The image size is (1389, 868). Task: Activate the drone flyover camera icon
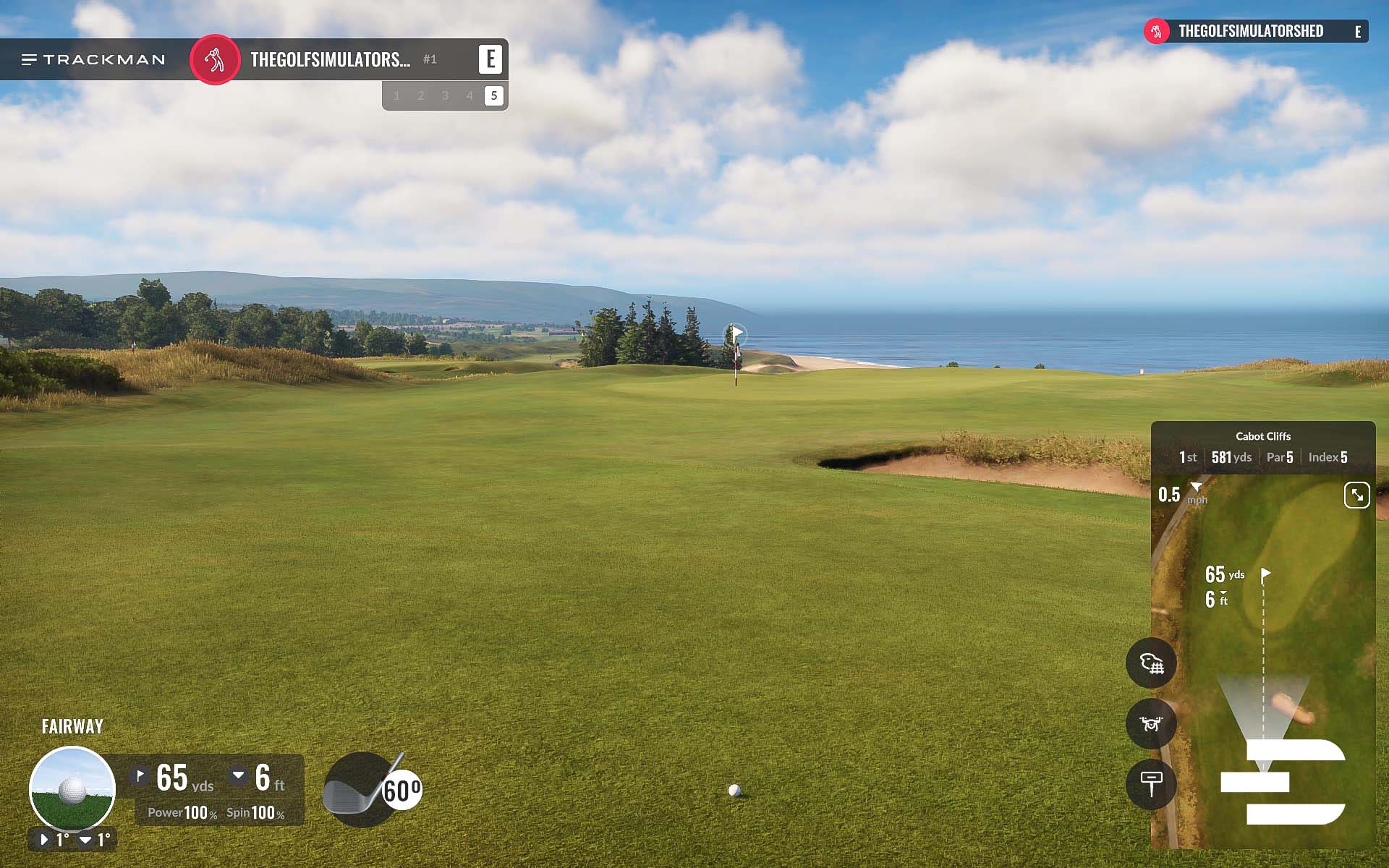[1152, 723]
